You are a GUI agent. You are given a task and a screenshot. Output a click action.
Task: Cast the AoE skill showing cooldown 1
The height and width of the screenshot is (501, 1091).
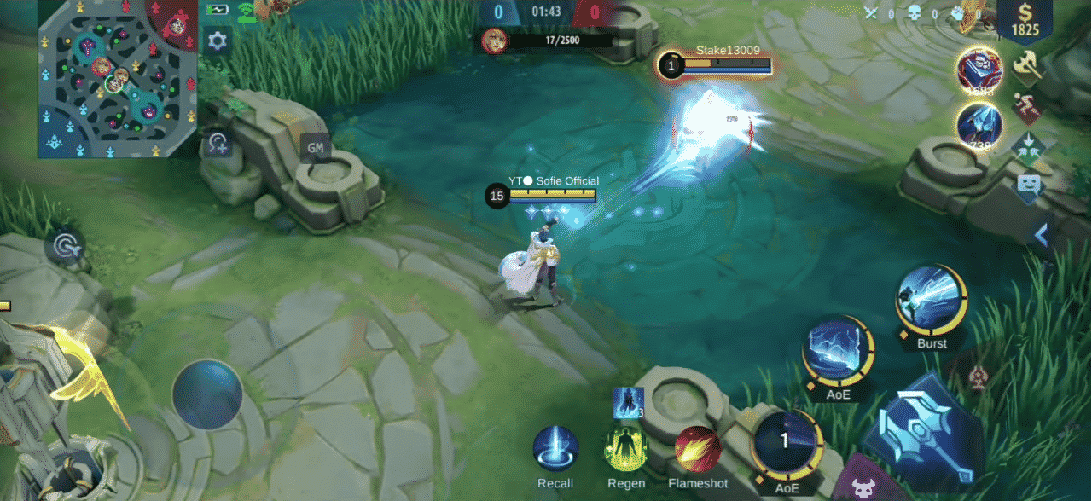coord(786,442)
